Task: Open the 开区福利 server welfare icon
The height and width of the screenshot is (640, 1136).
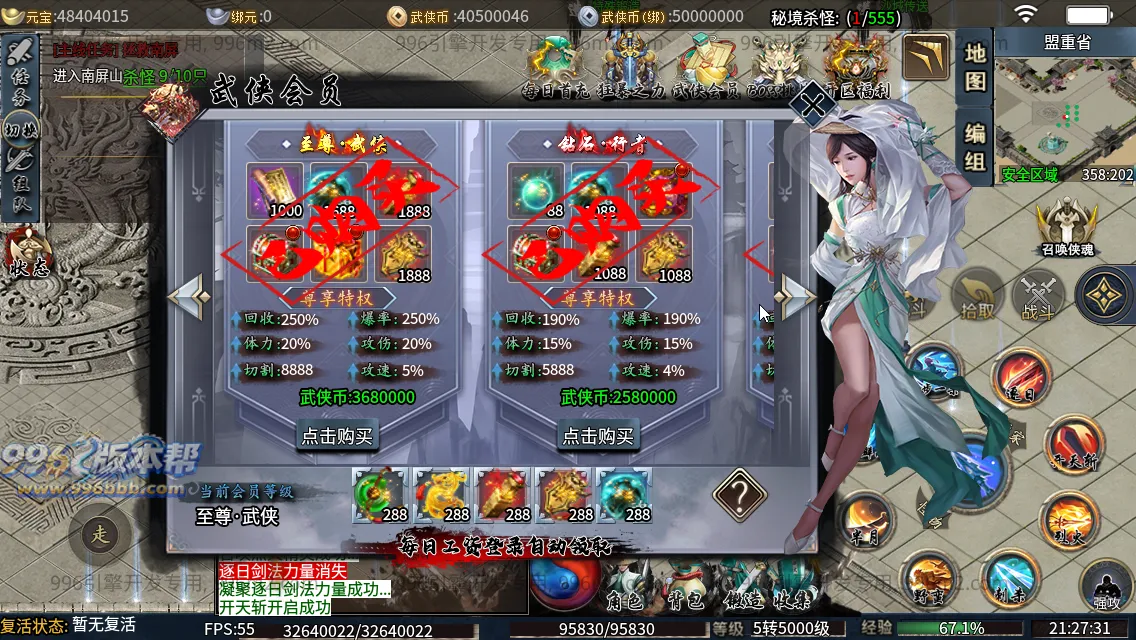Action: (x=858, y=68)
